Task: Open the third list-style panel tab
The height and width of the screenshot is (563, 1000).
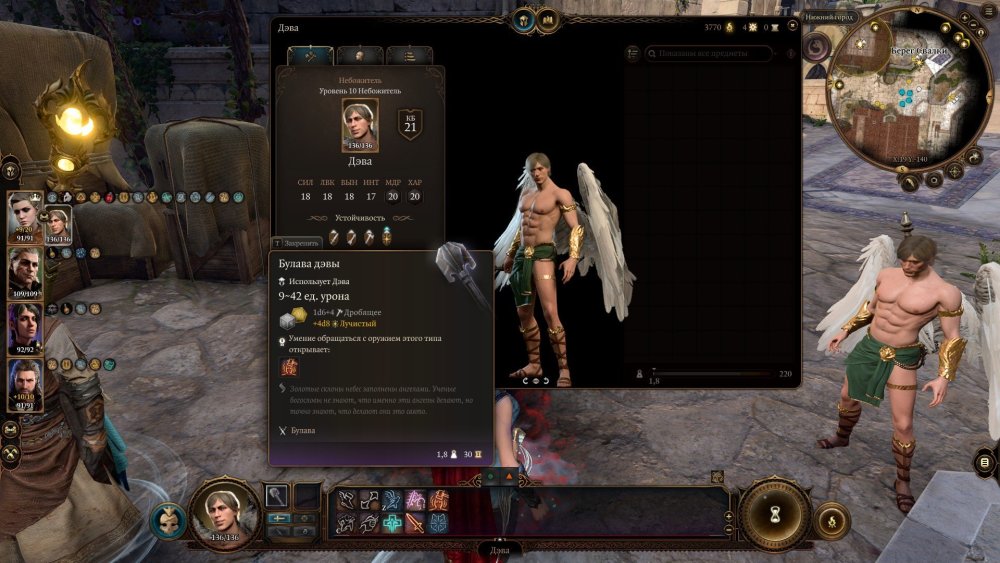Action: 409,56
